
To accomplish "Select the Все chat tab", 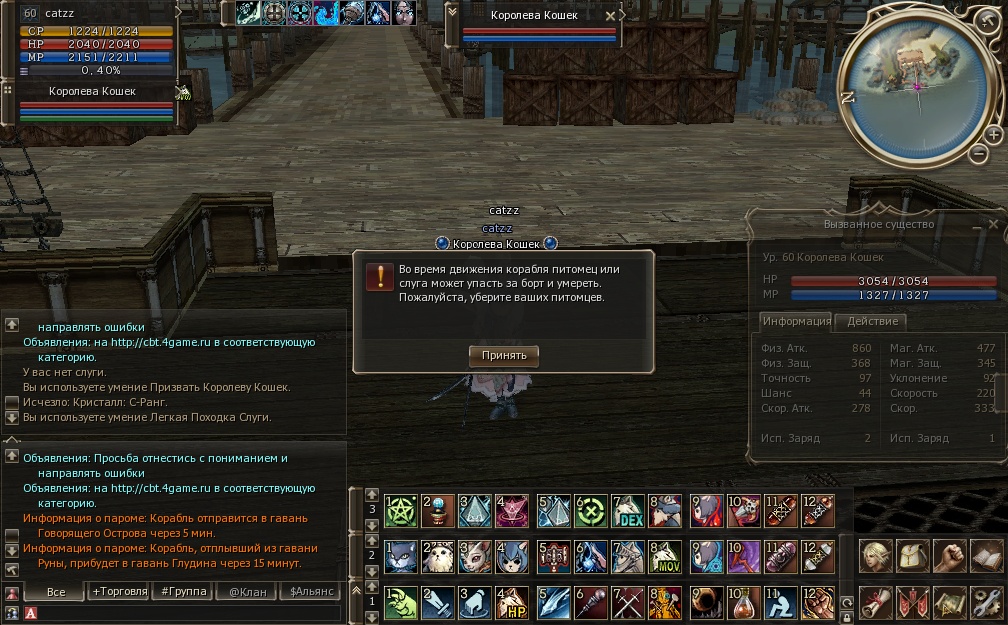I will (x=56, y=592).
